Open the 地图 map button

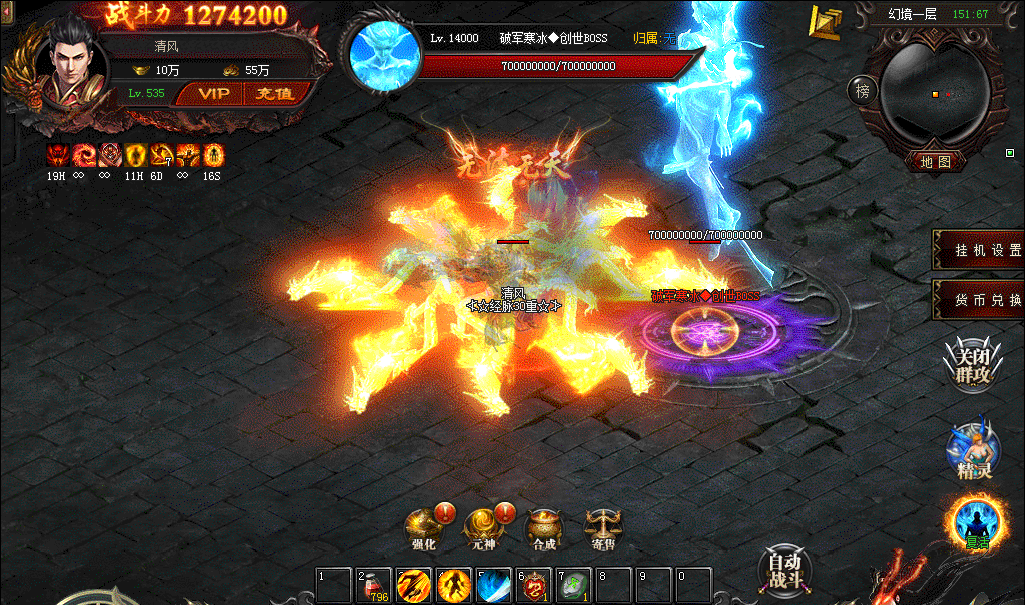click(x=935, y=160)
